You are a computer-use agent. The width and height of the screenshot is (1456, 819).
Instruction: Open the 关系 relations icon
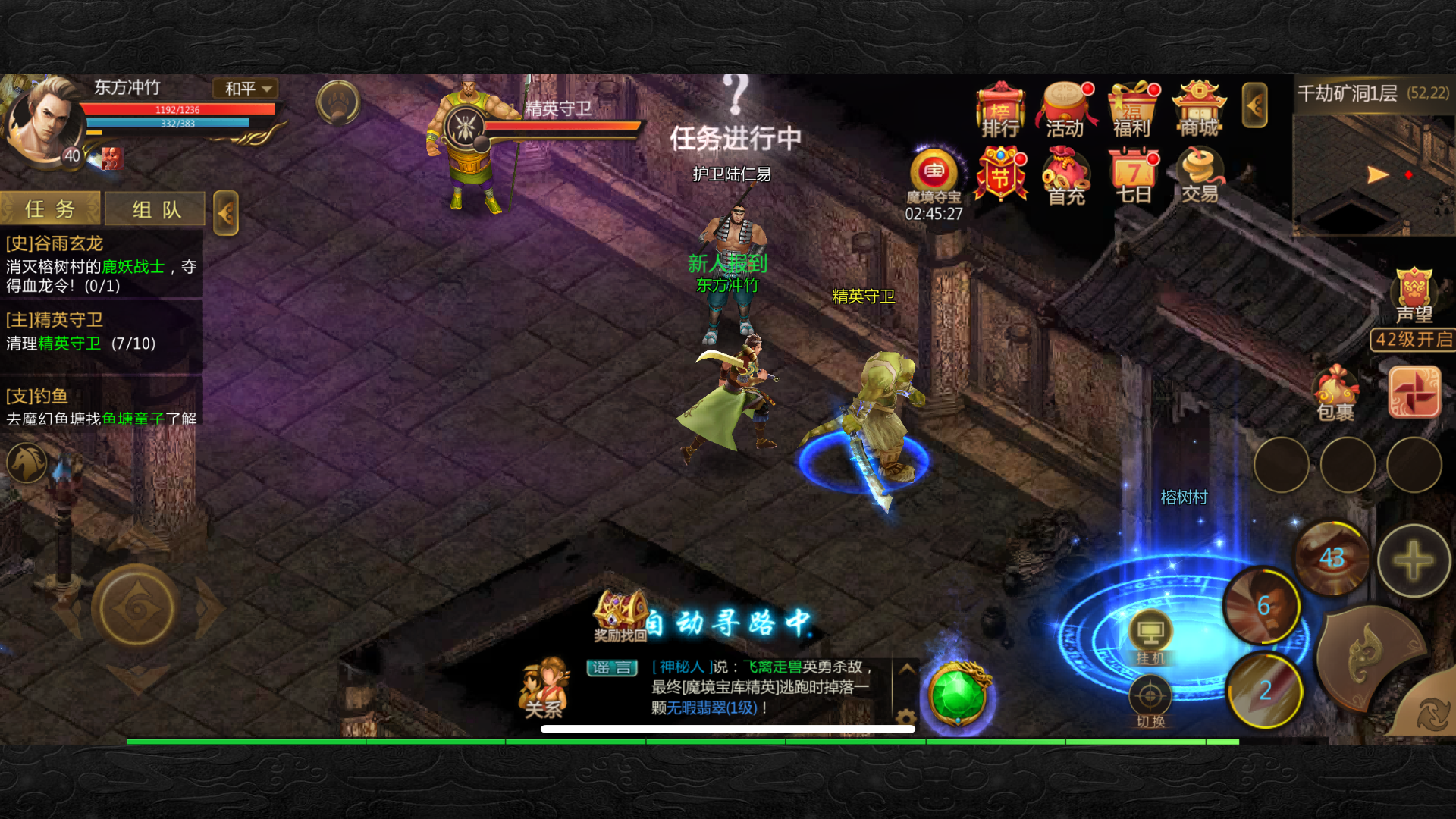[x=544, y=688]
